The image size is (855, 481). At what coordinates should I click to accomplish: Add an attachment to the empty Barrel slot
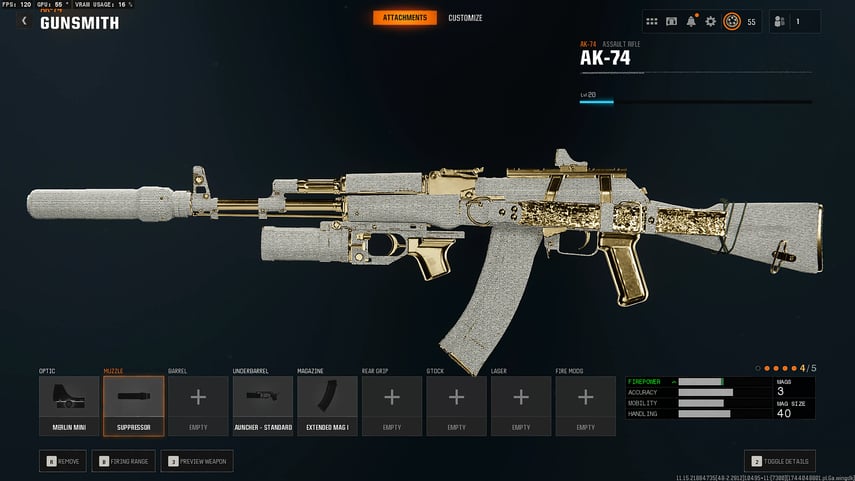click(x=198, y=404)
